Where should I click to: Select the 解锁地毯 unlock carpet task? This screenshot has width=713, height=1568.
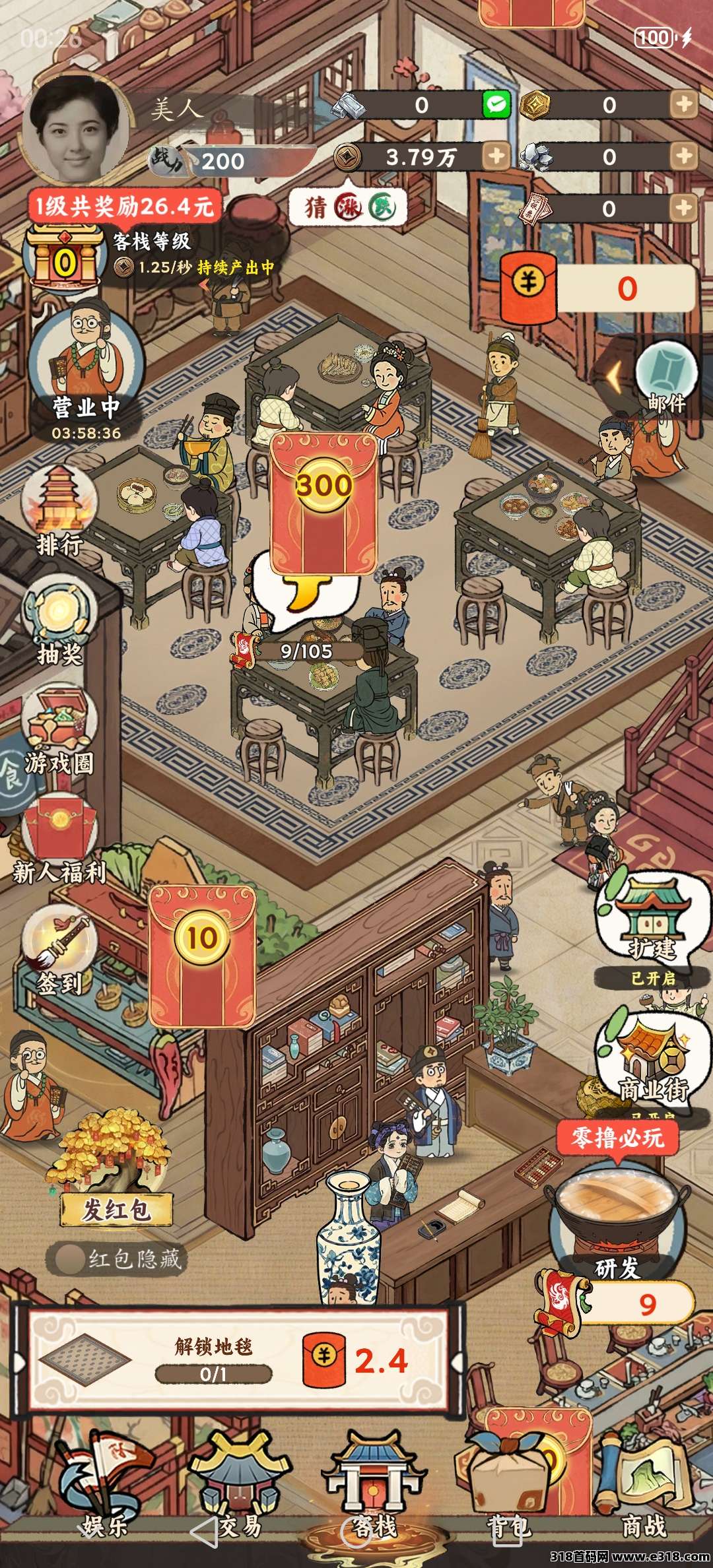(x=238, y=1361)
